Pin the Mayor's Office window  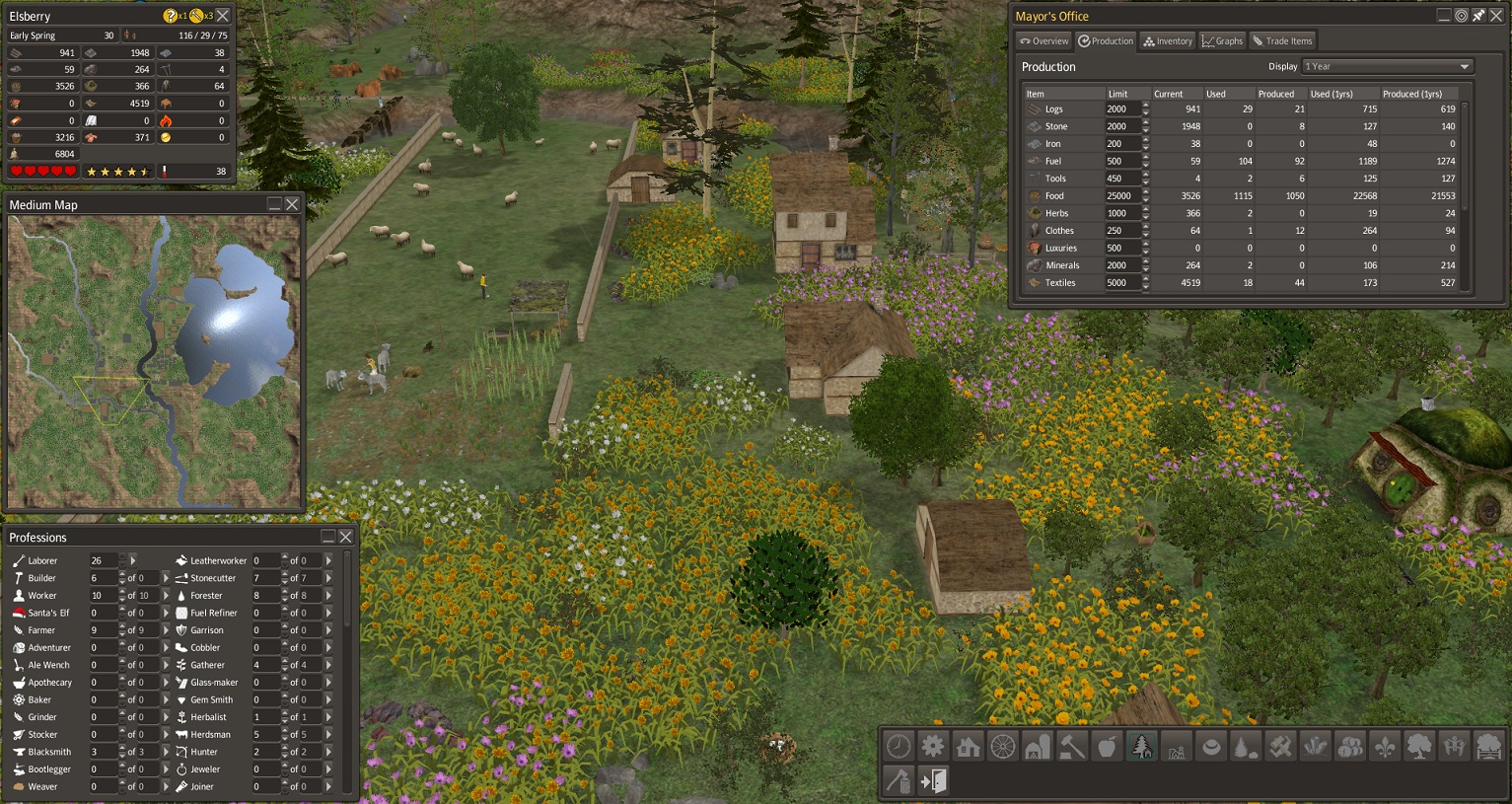pyautogui.click(x=1478, y=16)
